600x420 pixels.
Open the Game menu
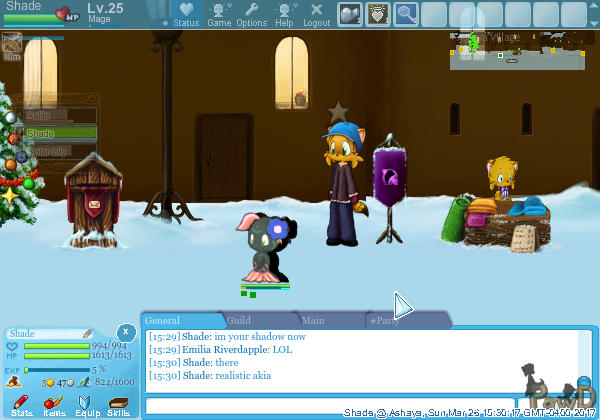pyautogui.click(x=219, y=14)
